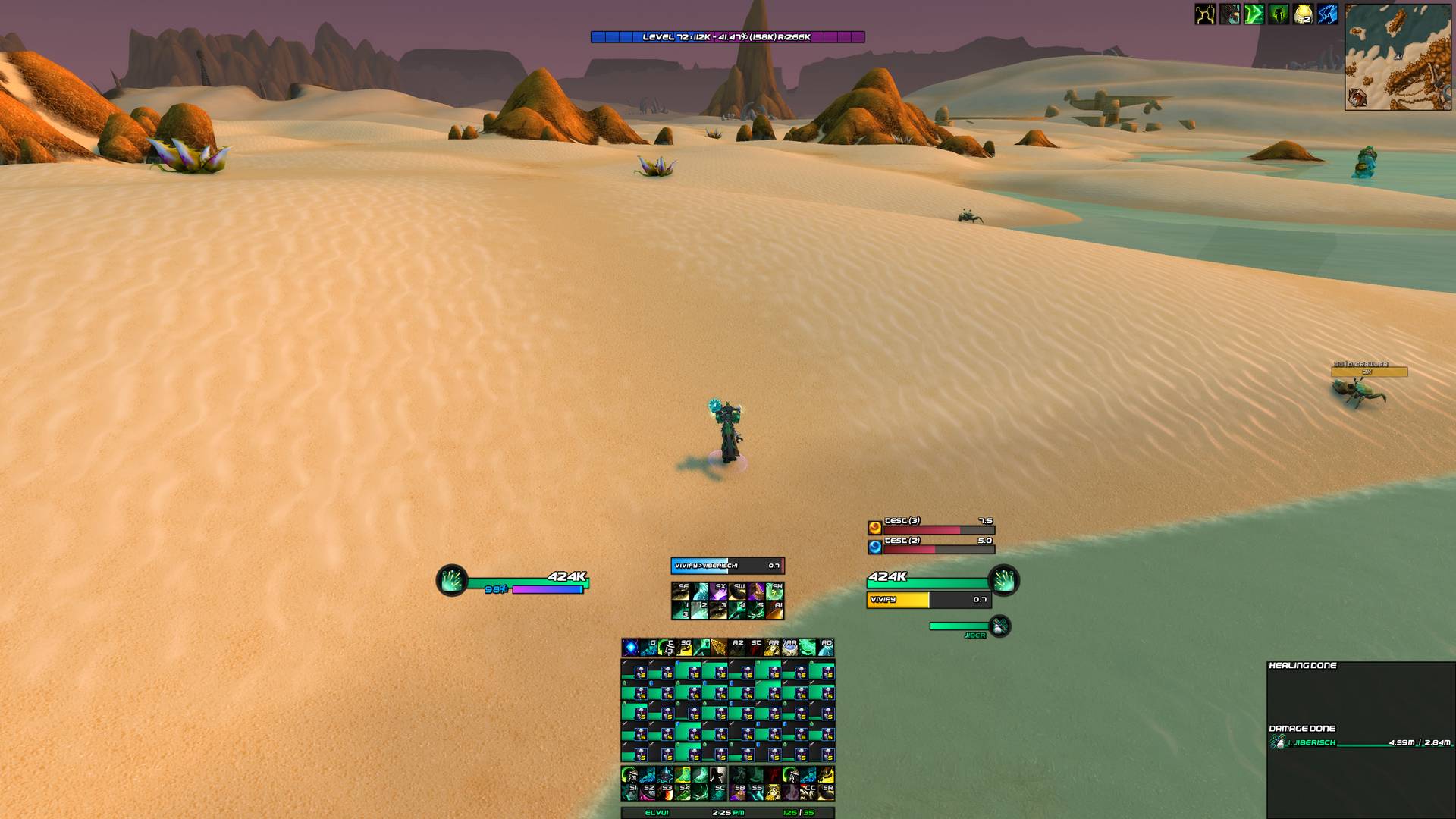Click the golden flask buff with 2 stacks

click(1303, 14)
